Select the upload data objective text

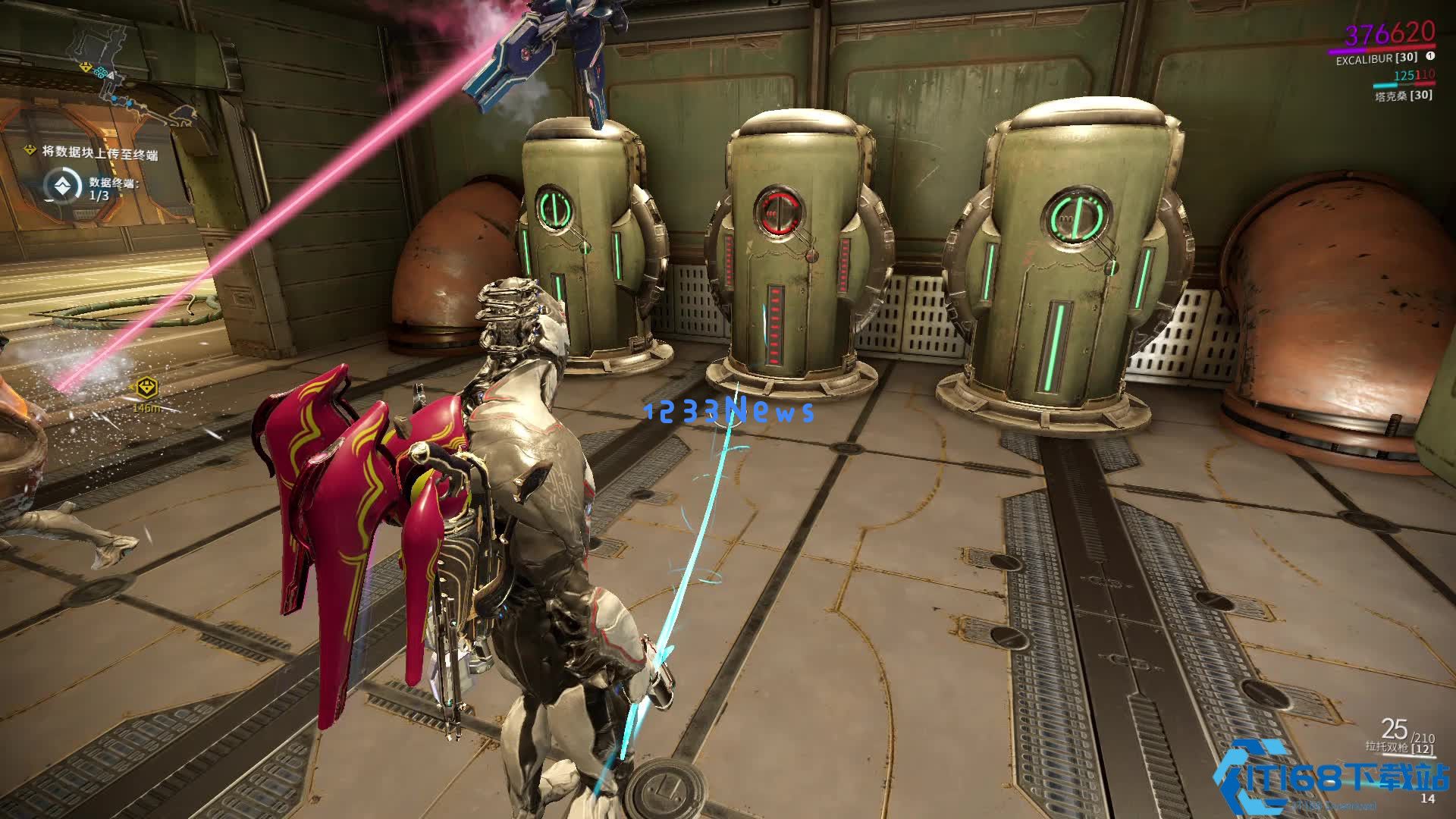coord(99,152)
